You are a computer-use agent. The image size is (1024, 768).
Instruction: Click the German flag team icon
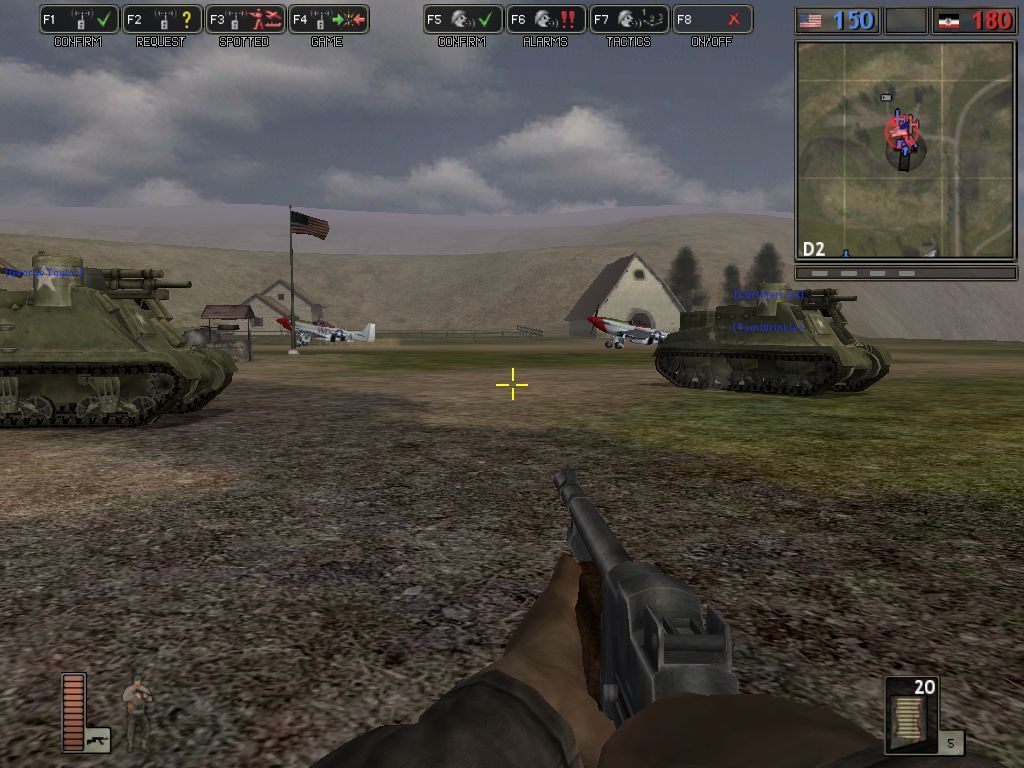click(x=948, y=20)
